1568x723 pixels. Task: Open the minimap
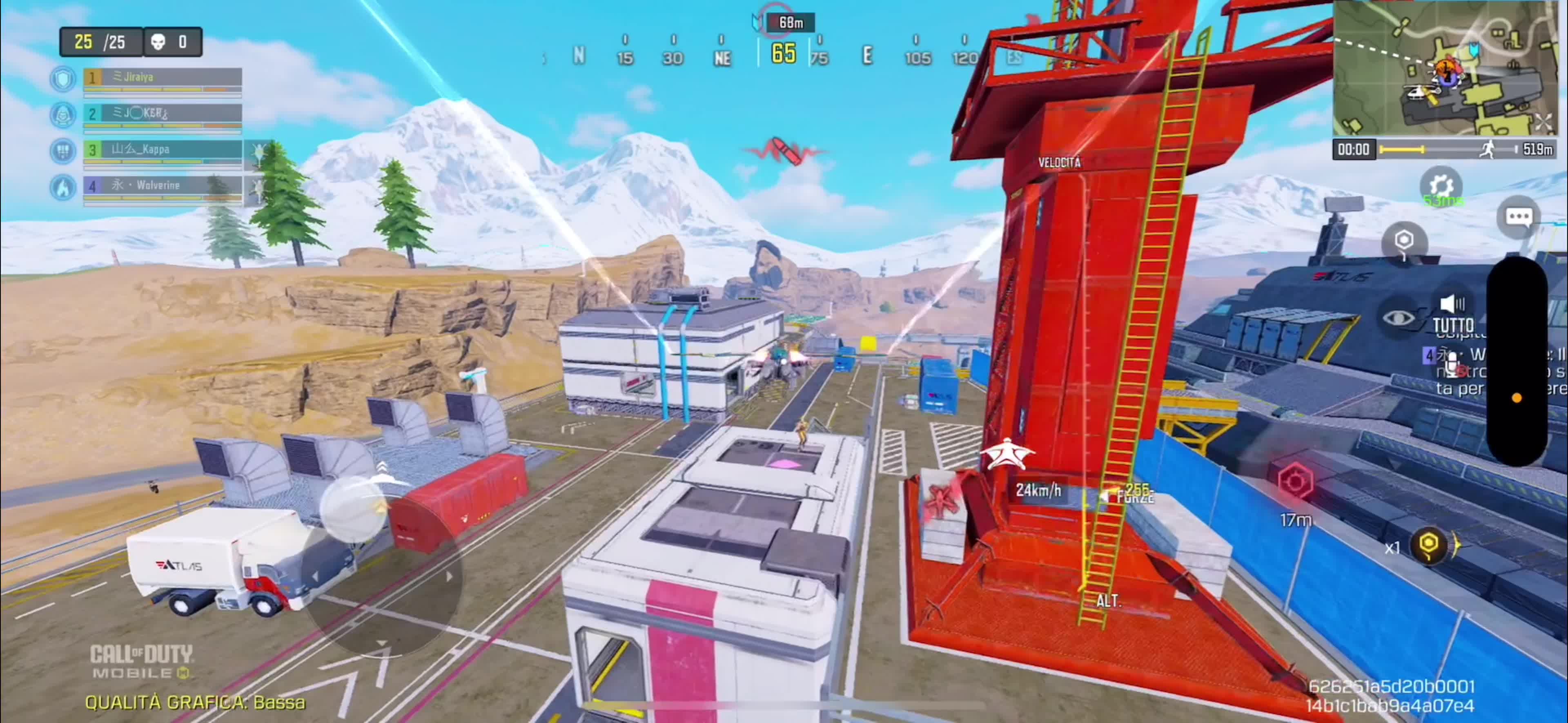1443,68
